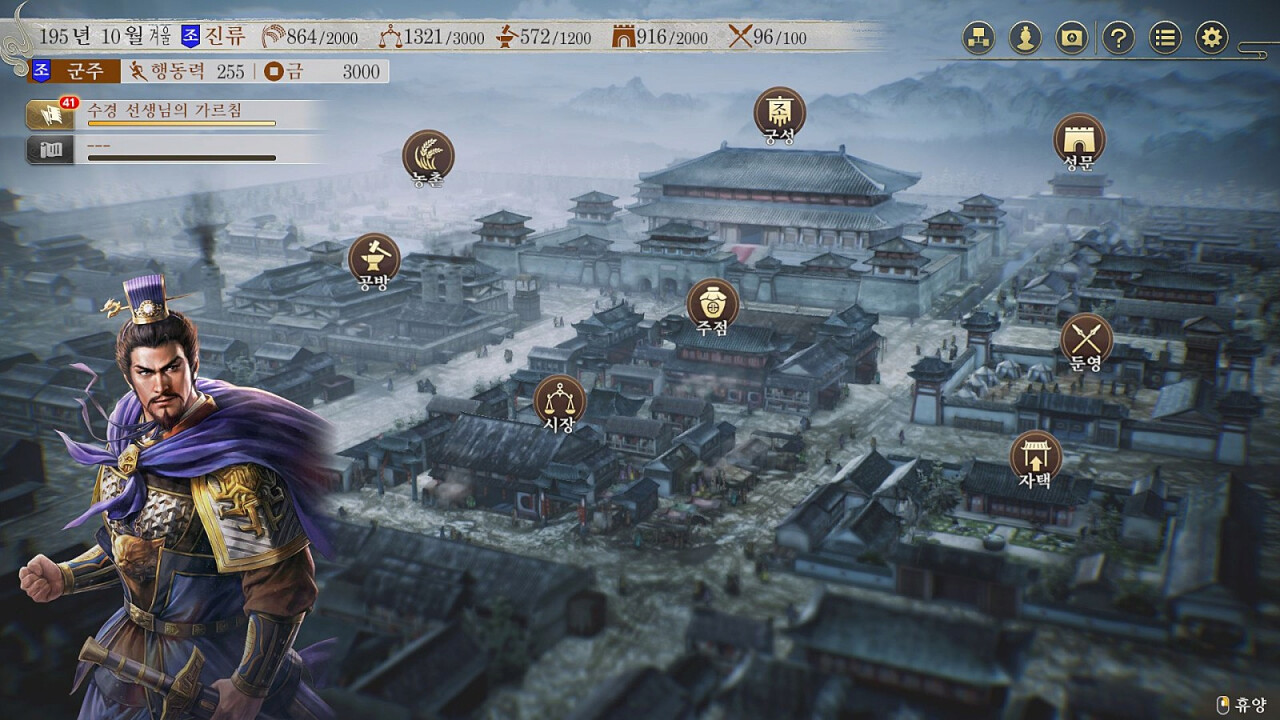Go to the 공방 workshop
1280x720 pixels.
click(374, 259)
